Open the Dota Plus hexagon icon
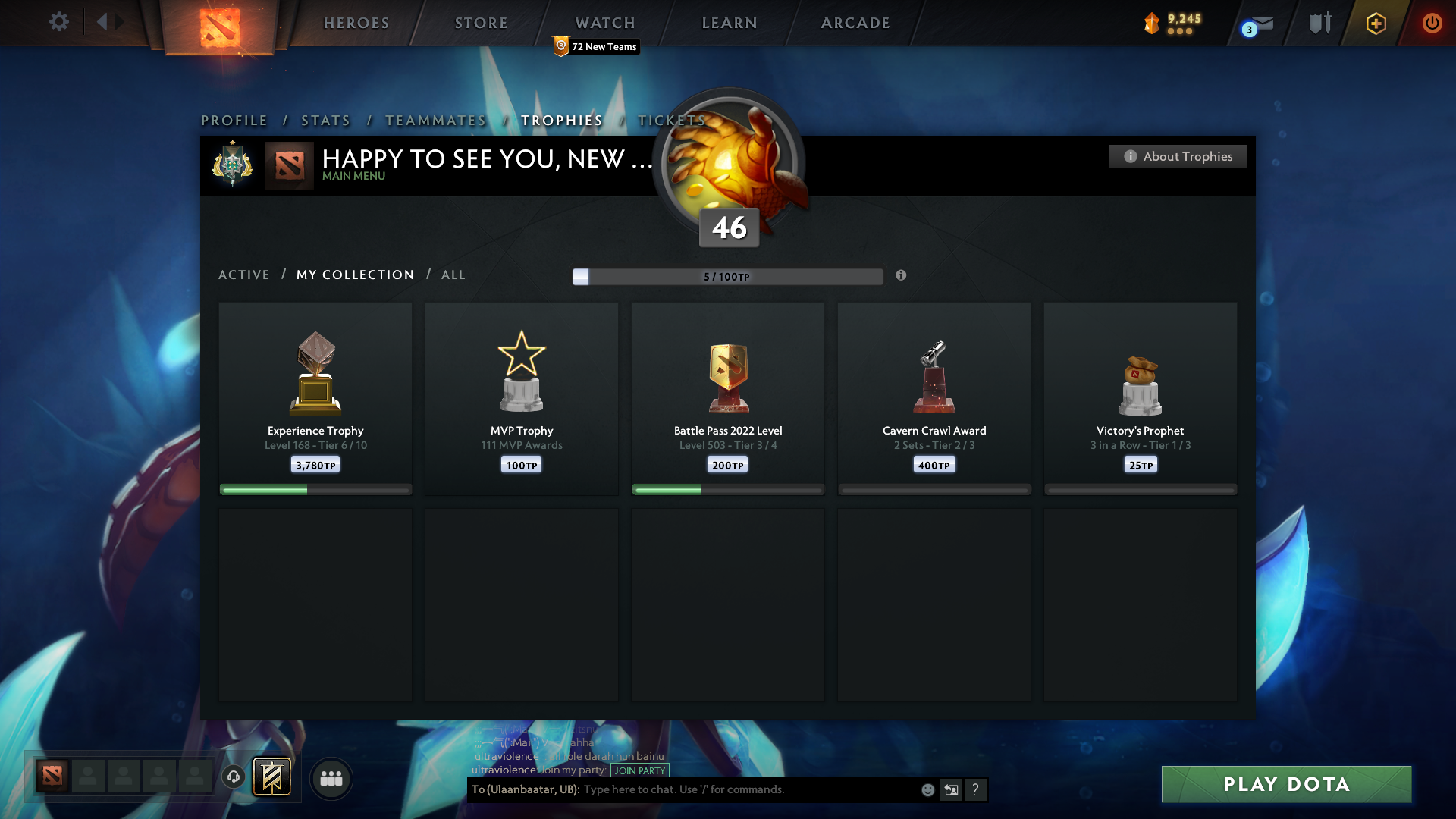Viewport: 1456px width, 819px height. (x=1375, y=24)
